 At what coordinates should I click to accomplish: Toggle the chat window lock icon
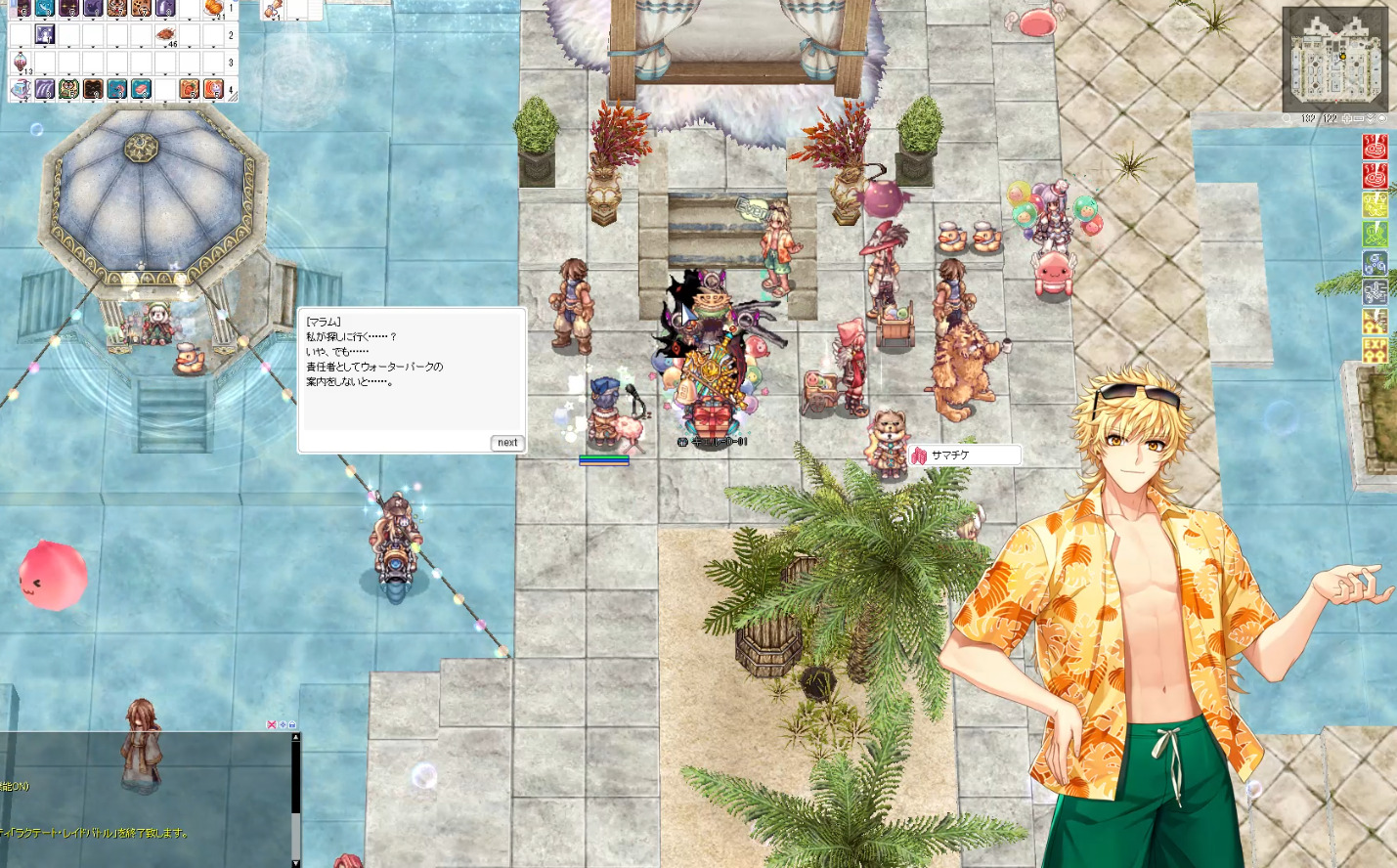click(x=291, y=724)
